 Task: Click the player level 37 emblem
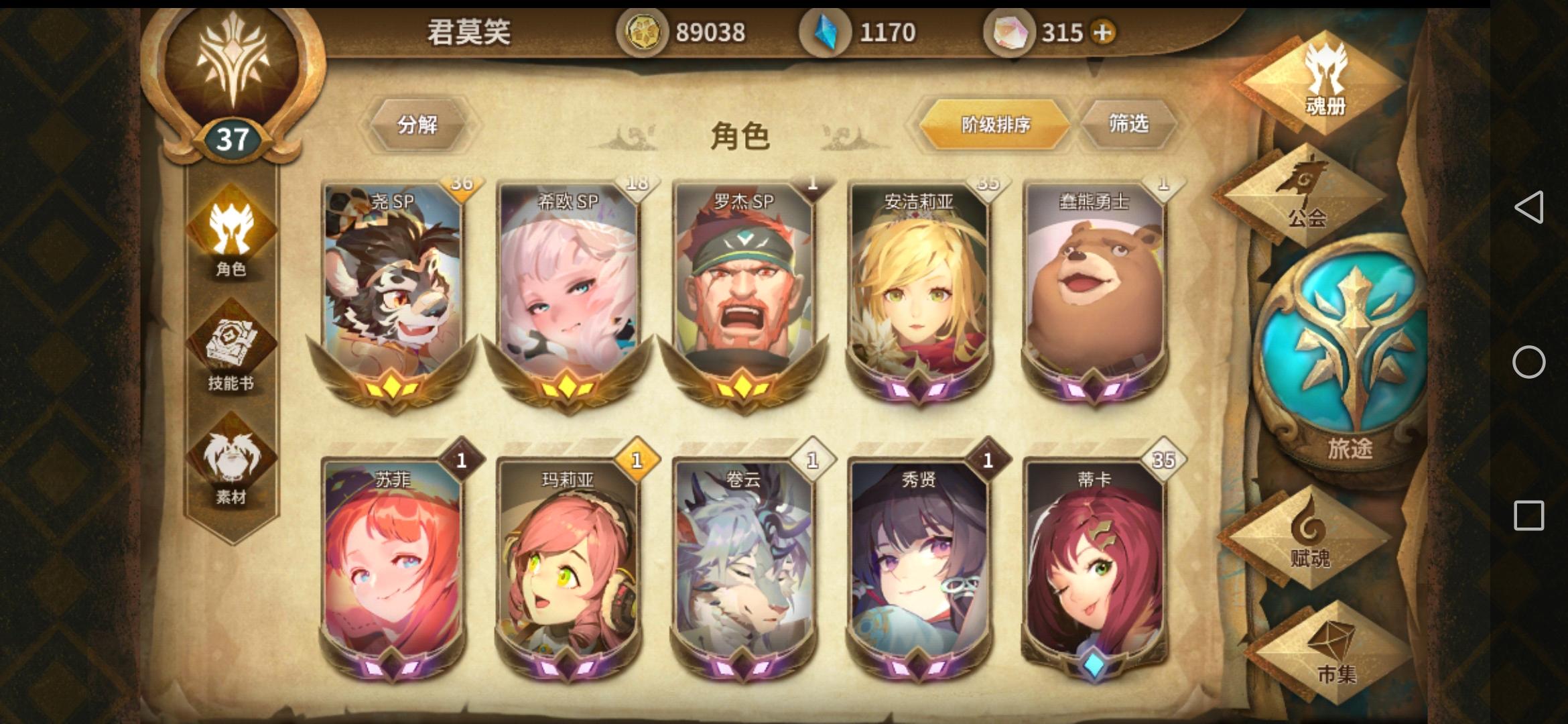click(233, 137)
